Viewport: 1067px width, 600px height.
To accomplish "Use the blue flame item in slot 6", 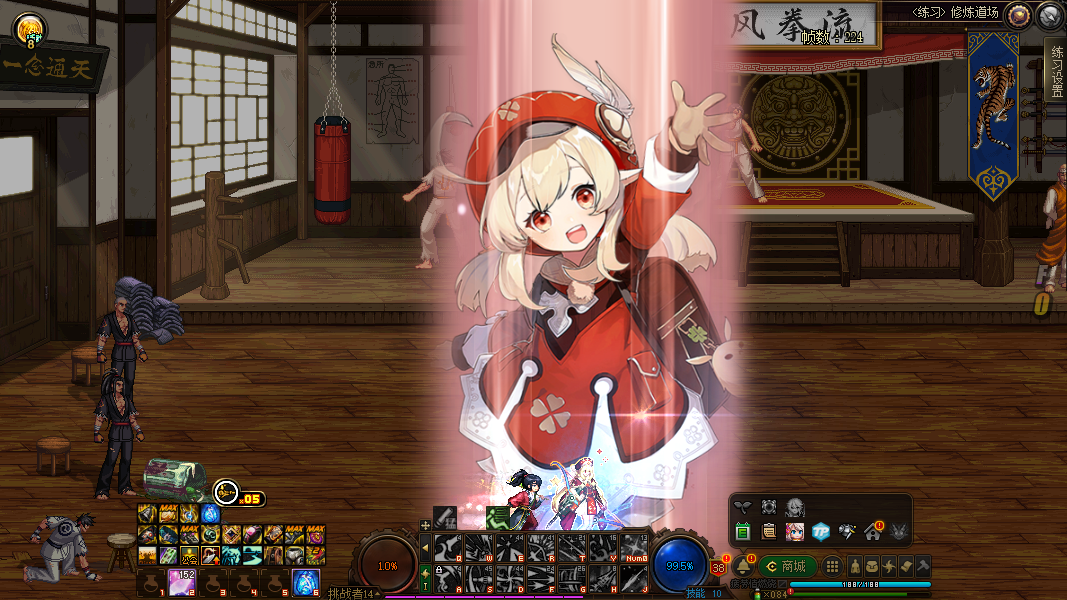I will point(305,580).
